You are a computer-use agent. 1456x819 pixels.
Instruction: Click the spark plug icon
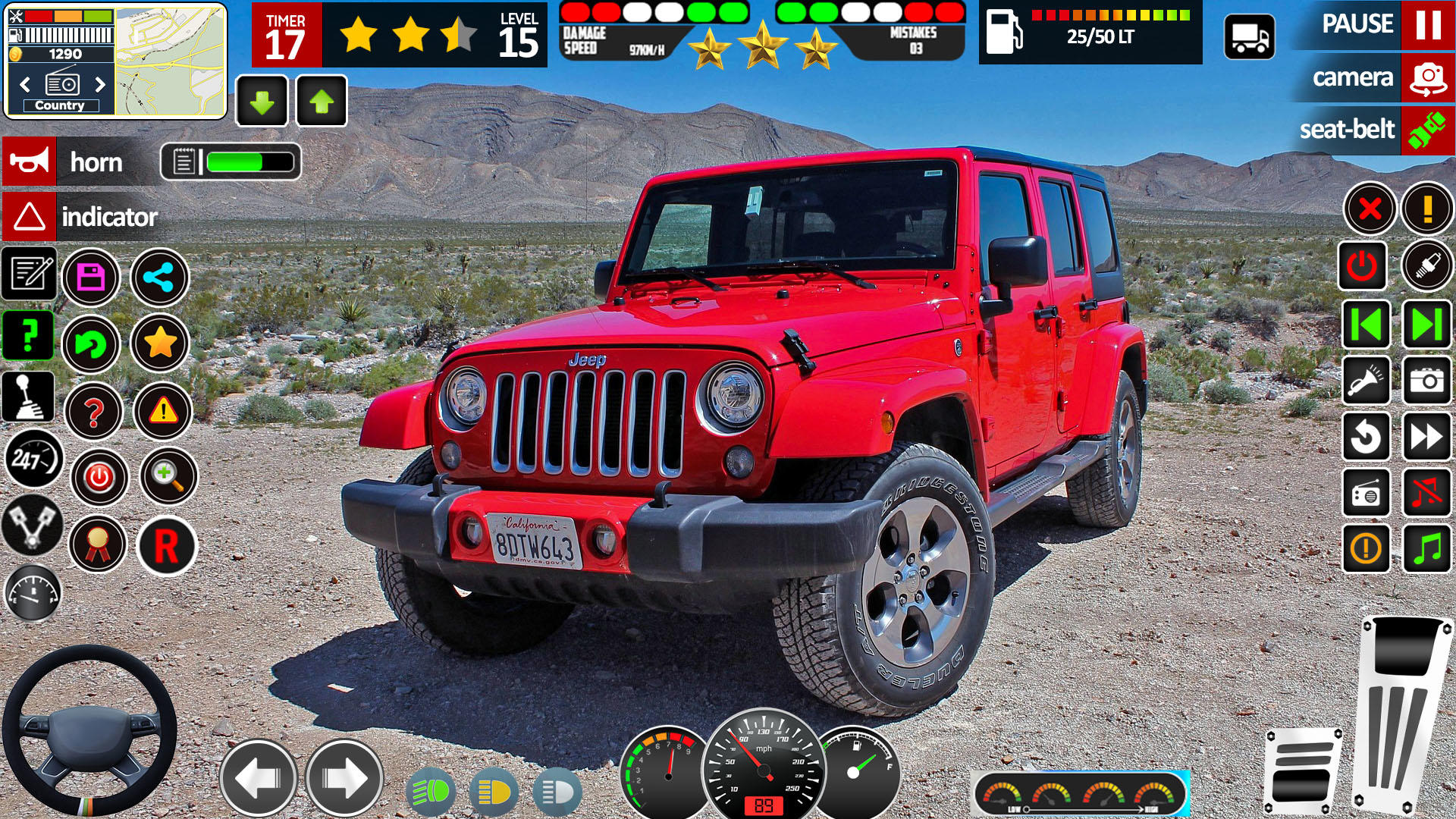pyautogui.click(x=1427, y=264)
